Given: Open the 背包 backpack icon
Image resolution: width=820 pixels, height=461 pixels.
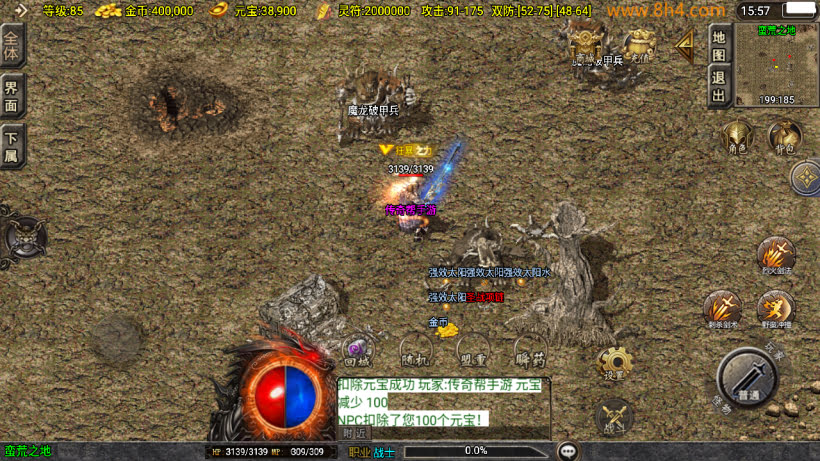Looking at the screenshot, I should point(785,137).
